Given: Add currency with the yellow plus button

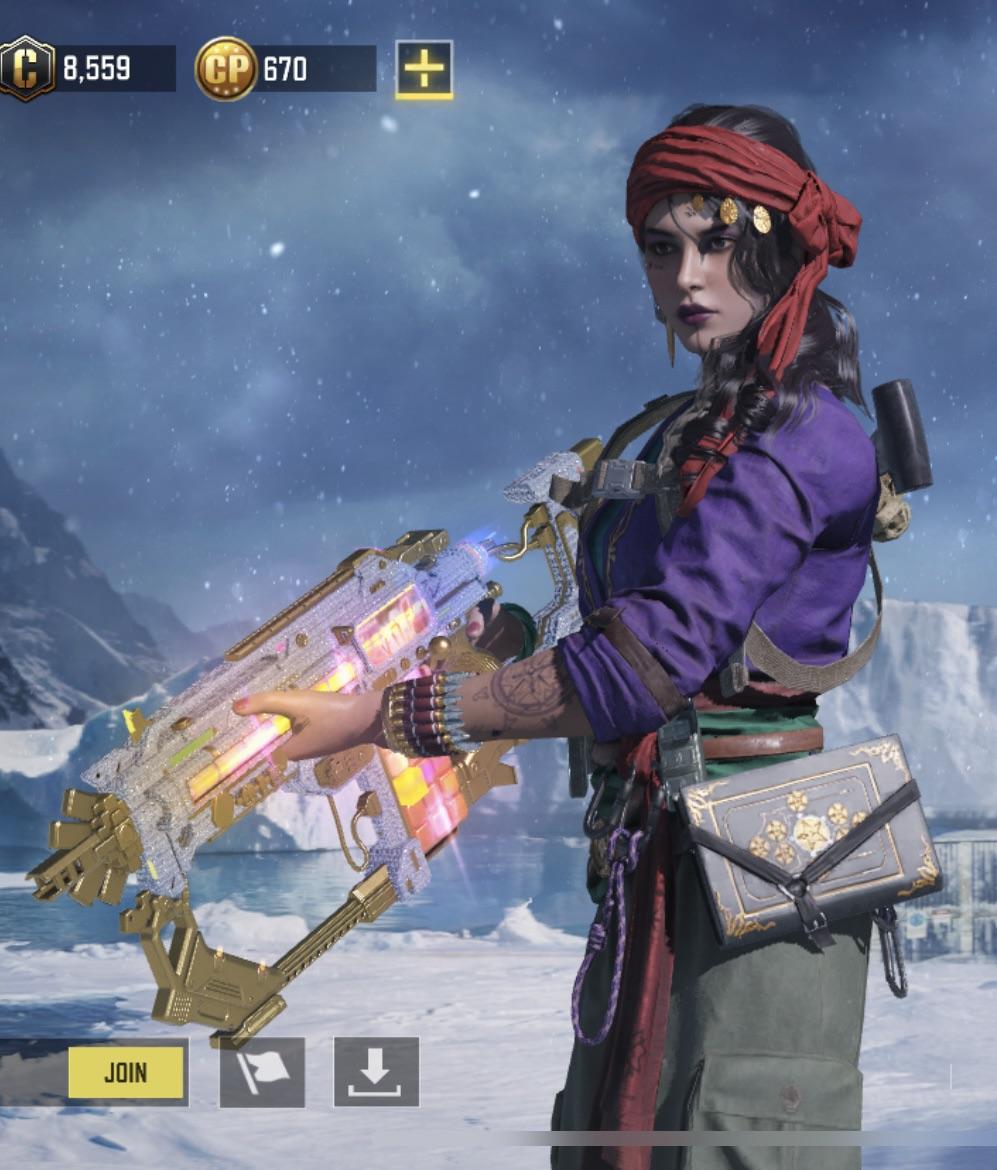Looking at the screenshot, I should point(424,69).
